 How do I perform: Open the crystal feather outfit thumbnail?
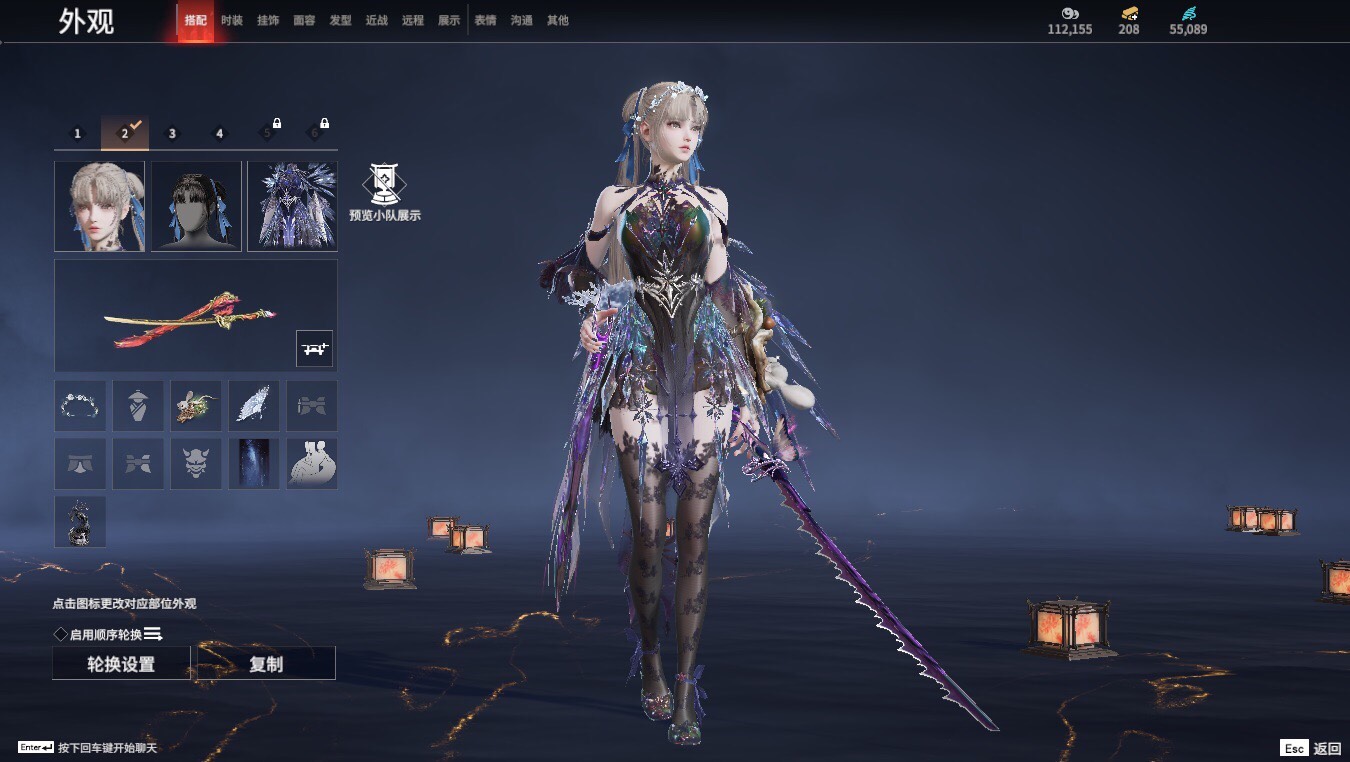click(x=292, y=206)
